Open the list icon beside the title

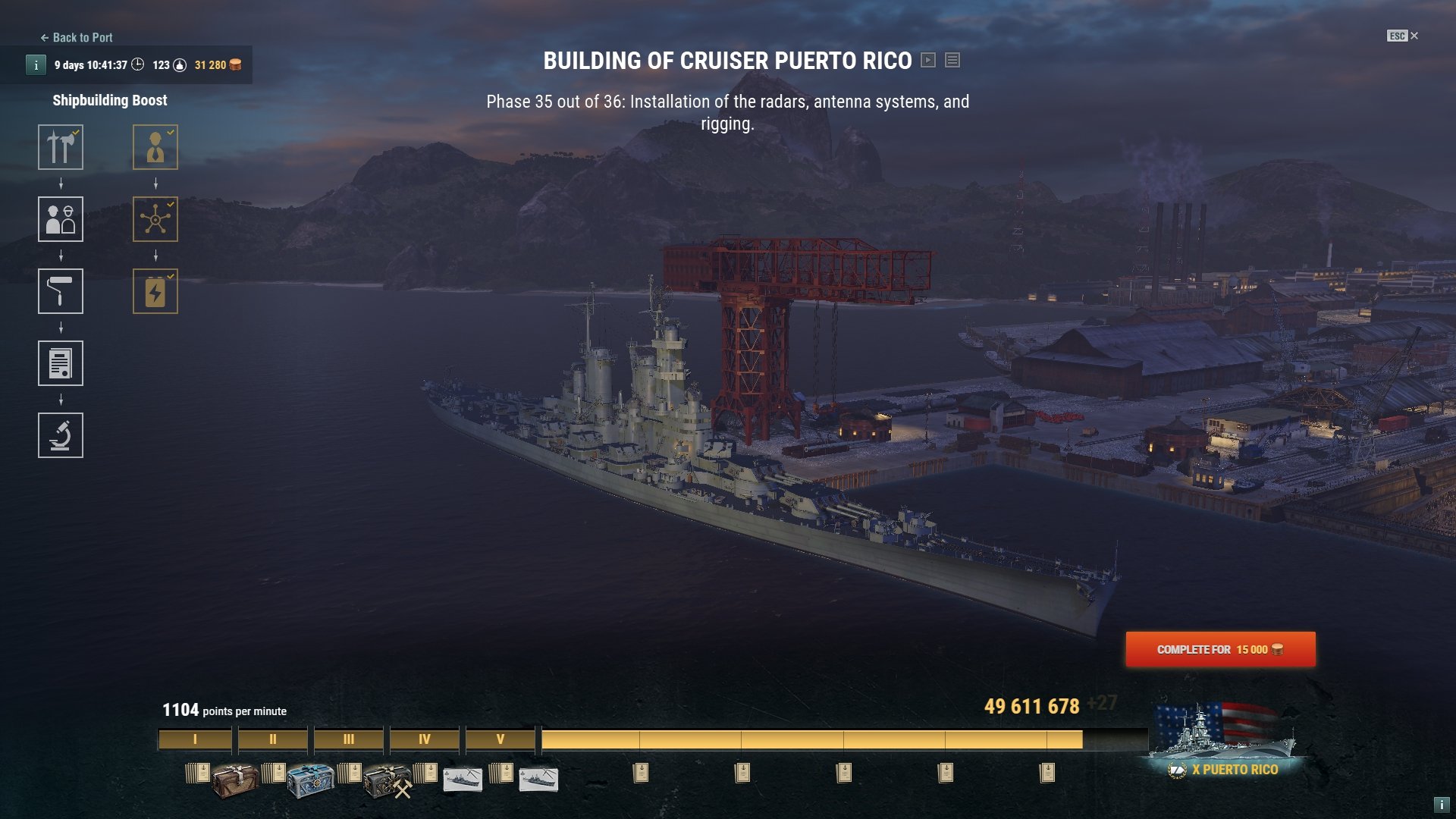pyautogui.click(x=952, y=60)
